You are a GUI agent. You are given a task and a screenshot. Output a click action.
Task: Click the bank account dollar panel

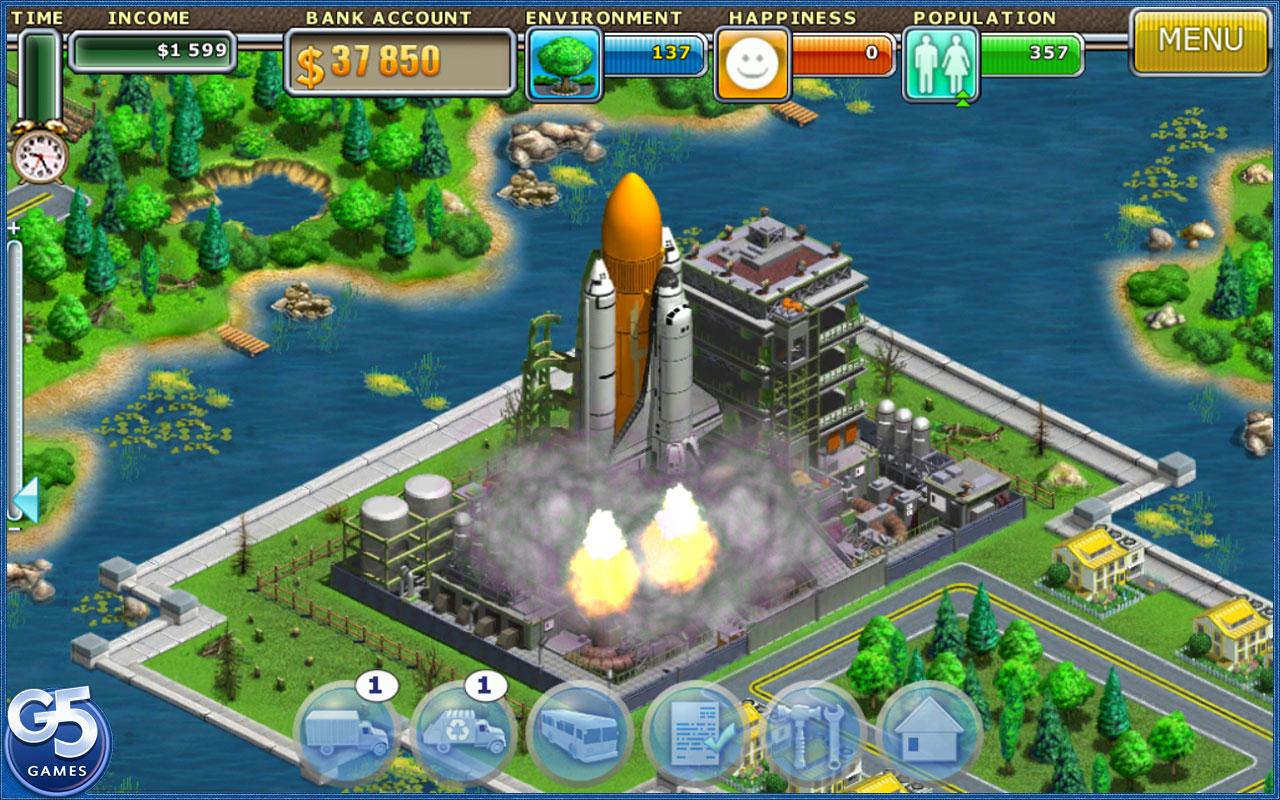(x=400, y=62)
